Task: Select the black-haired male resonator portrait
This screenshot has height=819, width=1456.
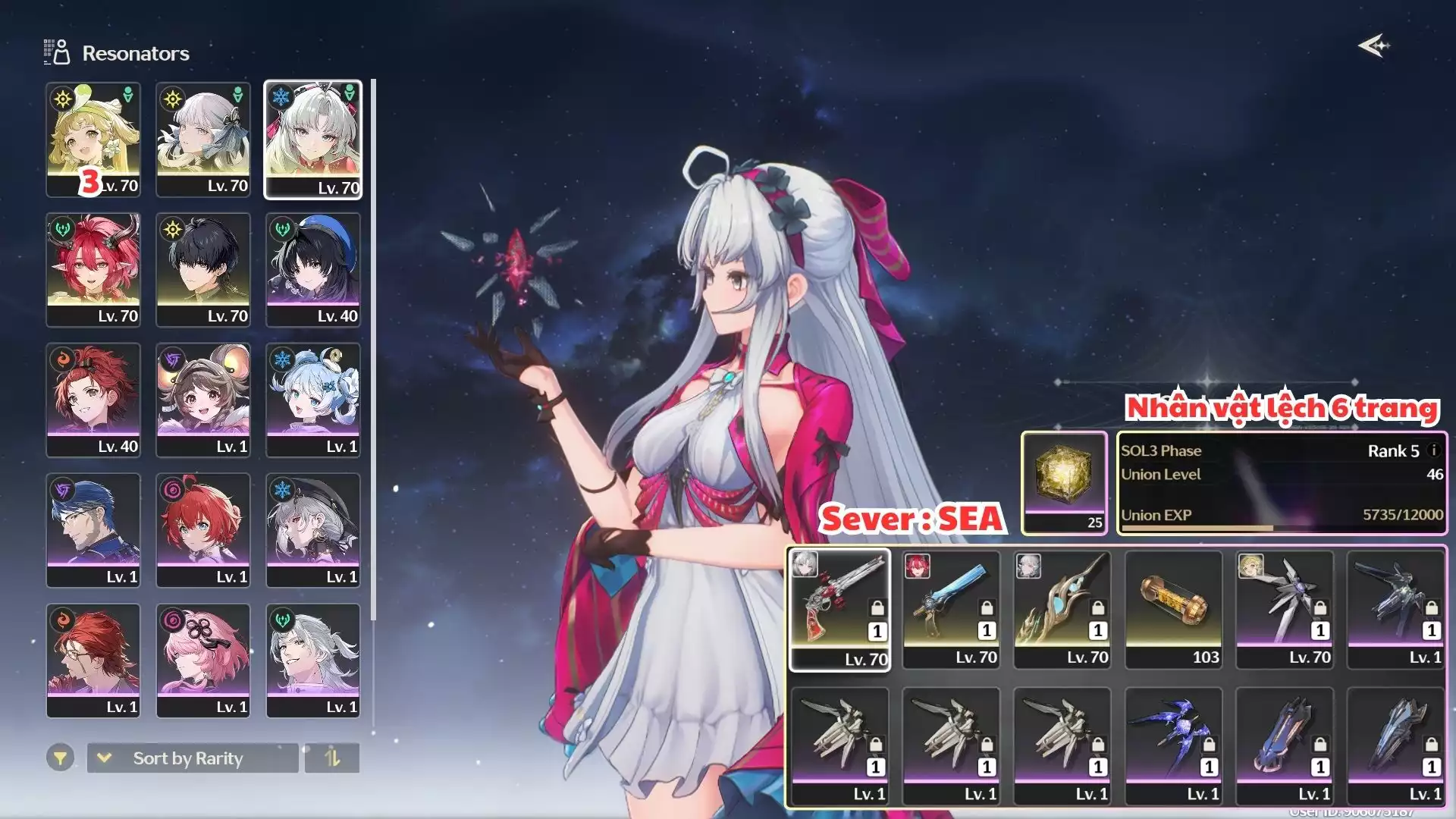Action: pos(203,270)
